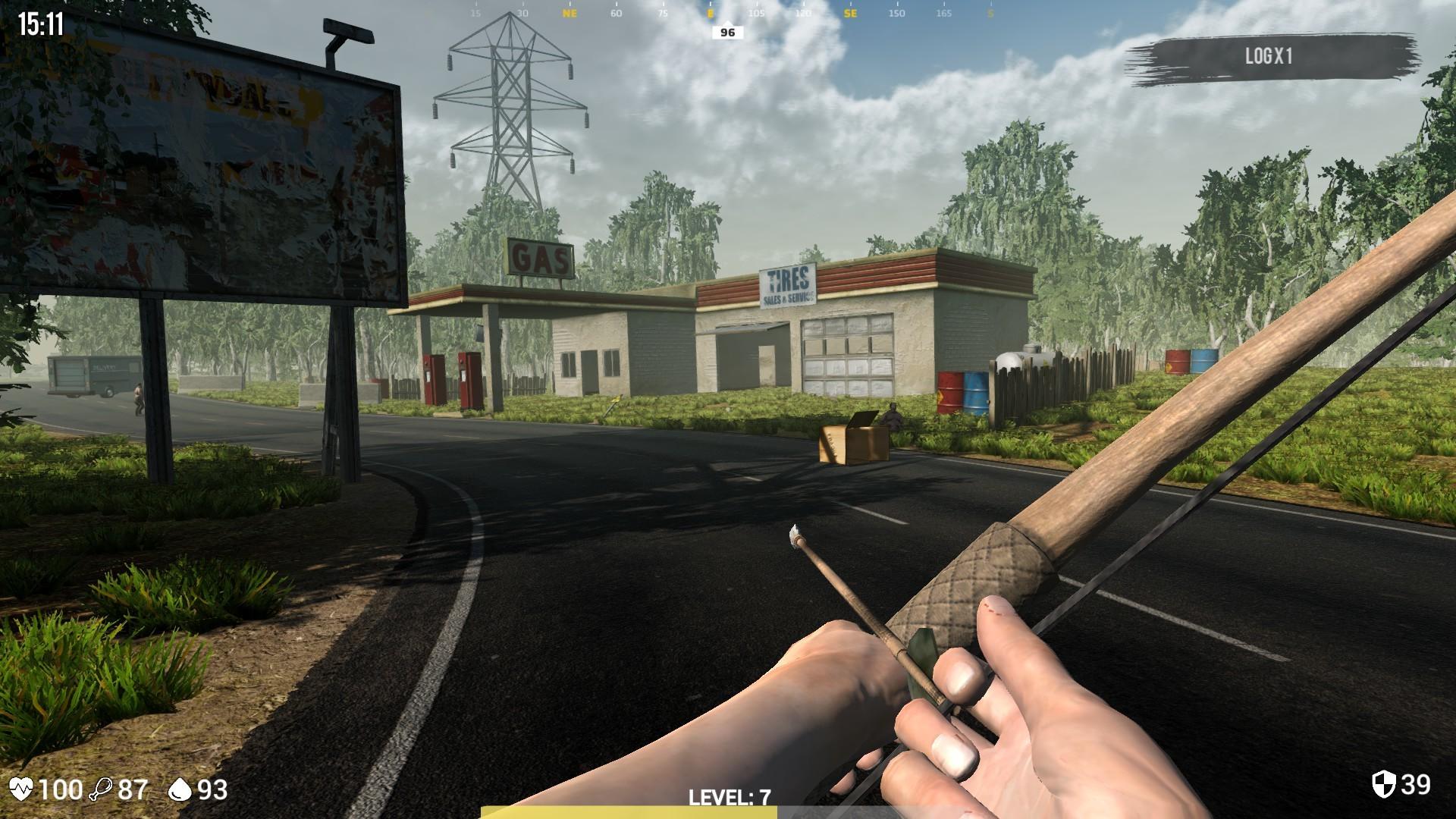Click the SE compass marker
Screen dimensions: 1456x819
pyautogui.click(x=849, y=13)
